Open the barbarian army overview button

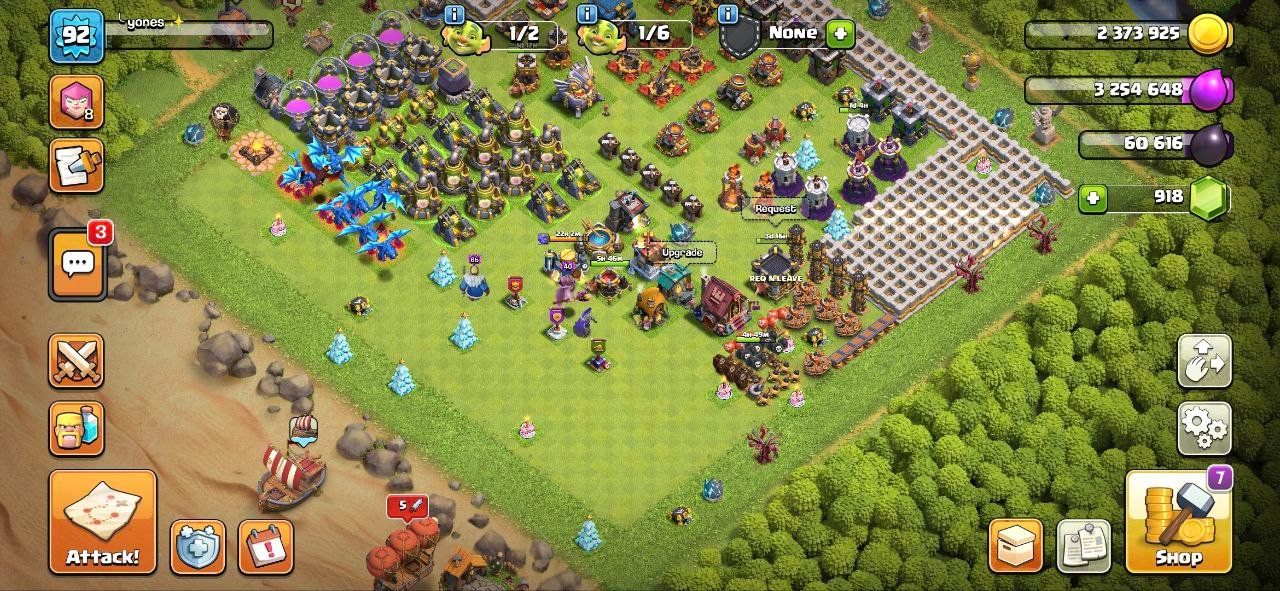tap(76, 428)
